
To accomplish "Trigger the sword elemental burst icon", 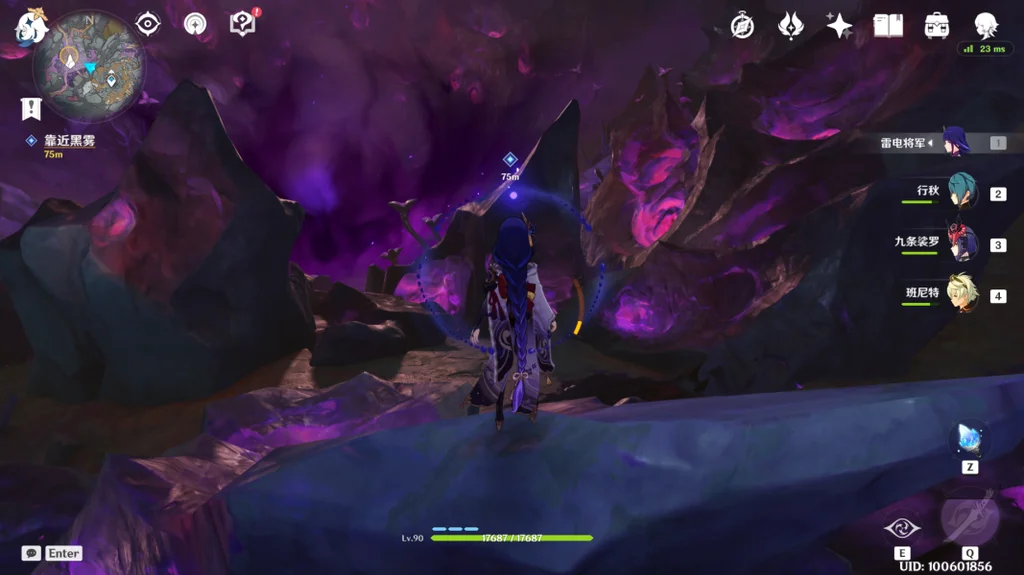I will click(x=969, y=519).
